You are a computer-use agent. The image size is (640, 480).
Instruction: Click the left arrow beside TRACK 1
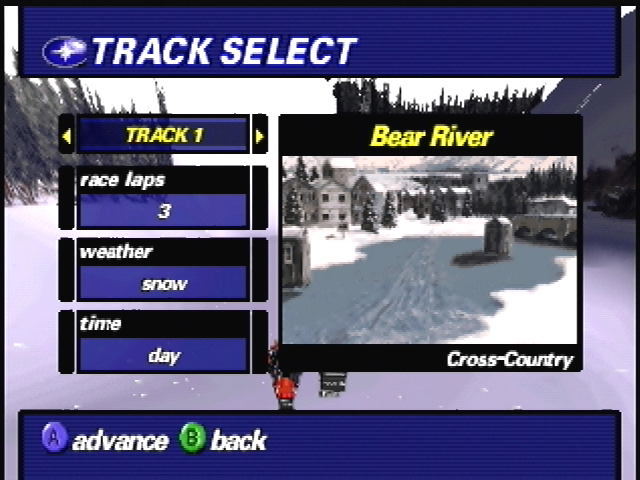pos(67,135)
